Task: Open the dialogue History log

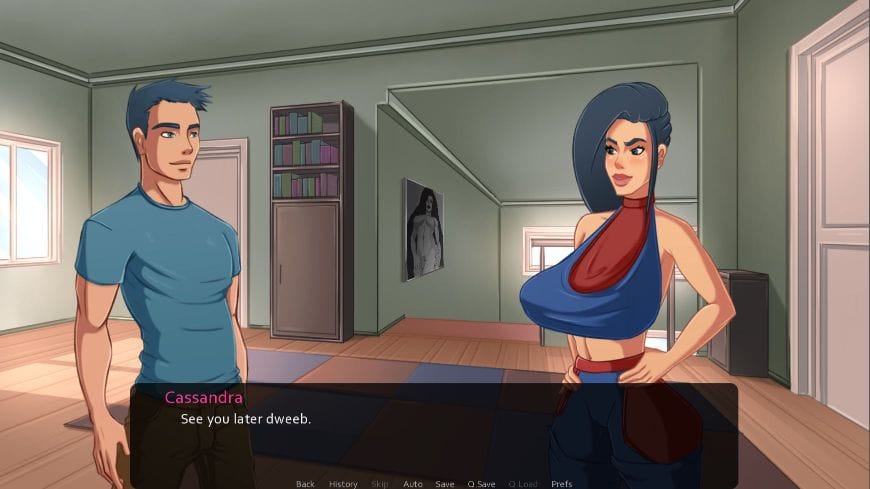Action: click(x=343, y=484)
